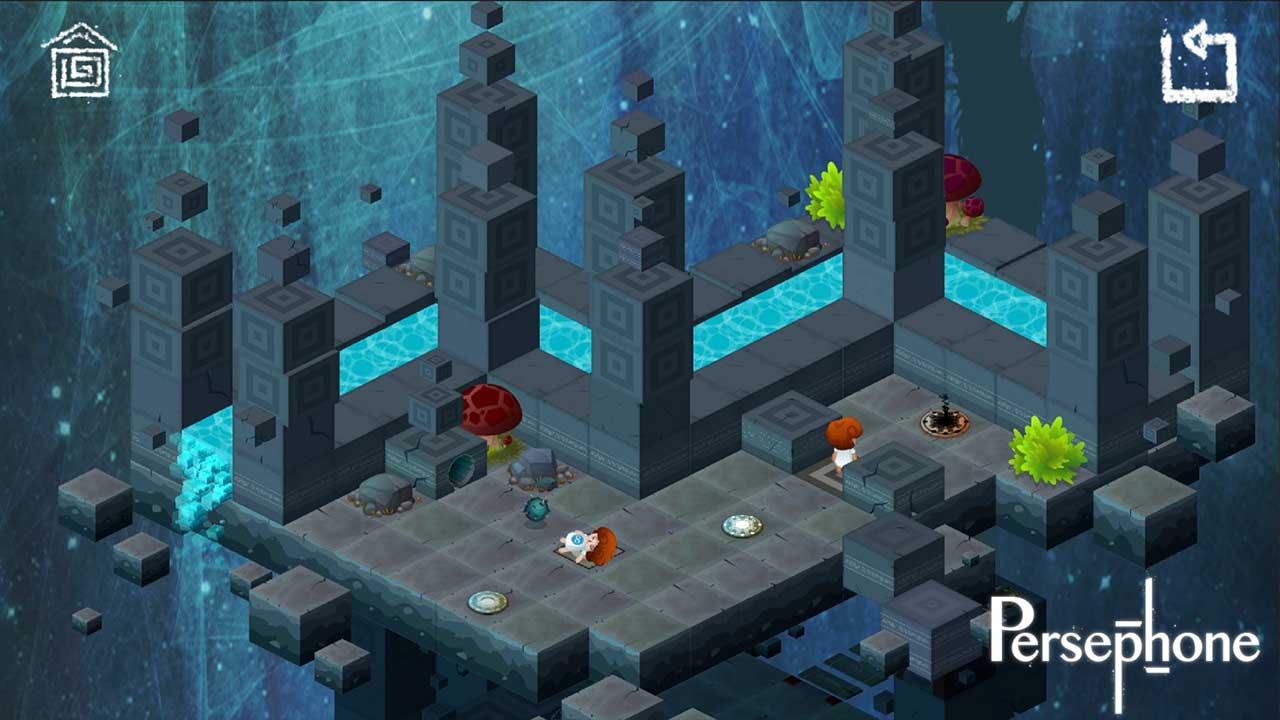Open the home menu house icon
Screen dimensions: 1280x720
(x=79, y=62)
